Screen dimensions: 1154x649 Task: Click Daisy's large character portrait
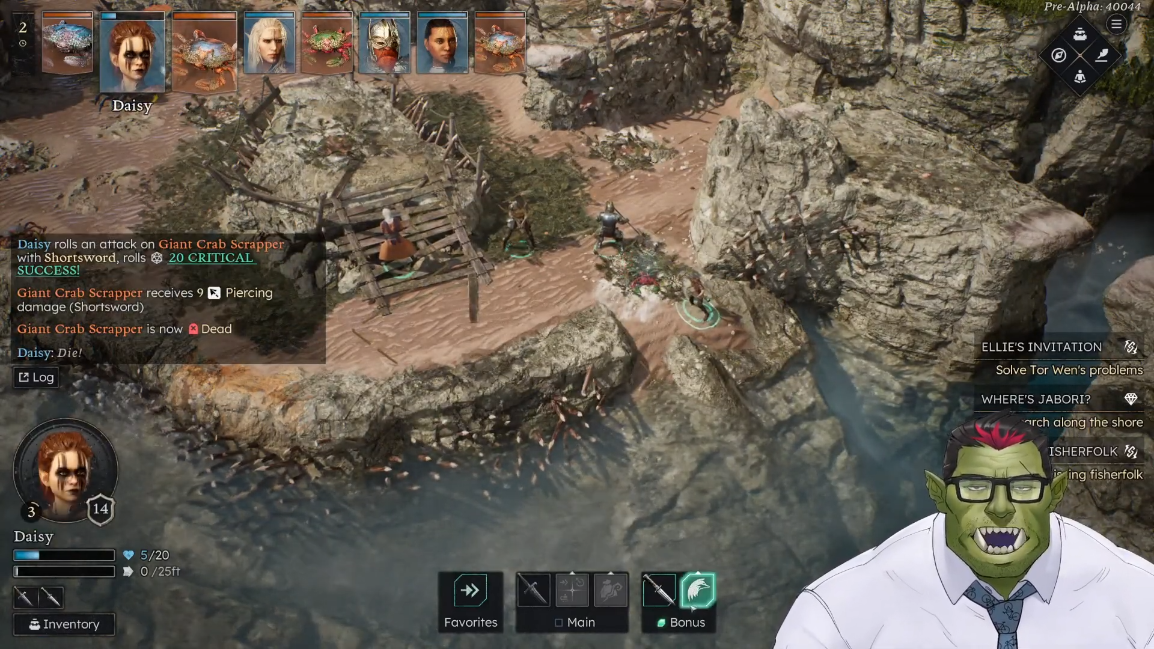tap(65, 468)
